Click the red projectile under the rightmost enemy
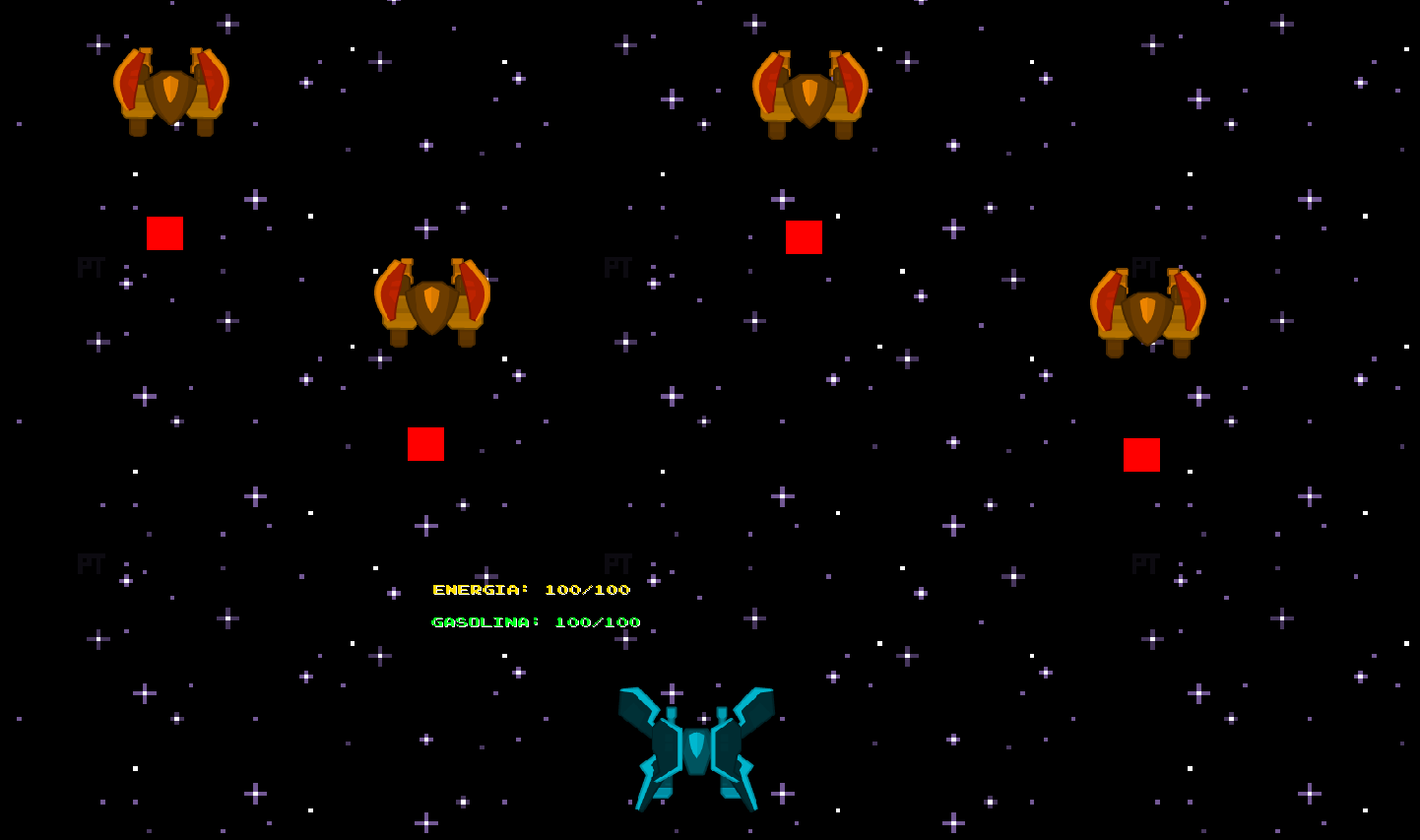The height and width of the screenshot is (840, 1420). coord(1140,456)
